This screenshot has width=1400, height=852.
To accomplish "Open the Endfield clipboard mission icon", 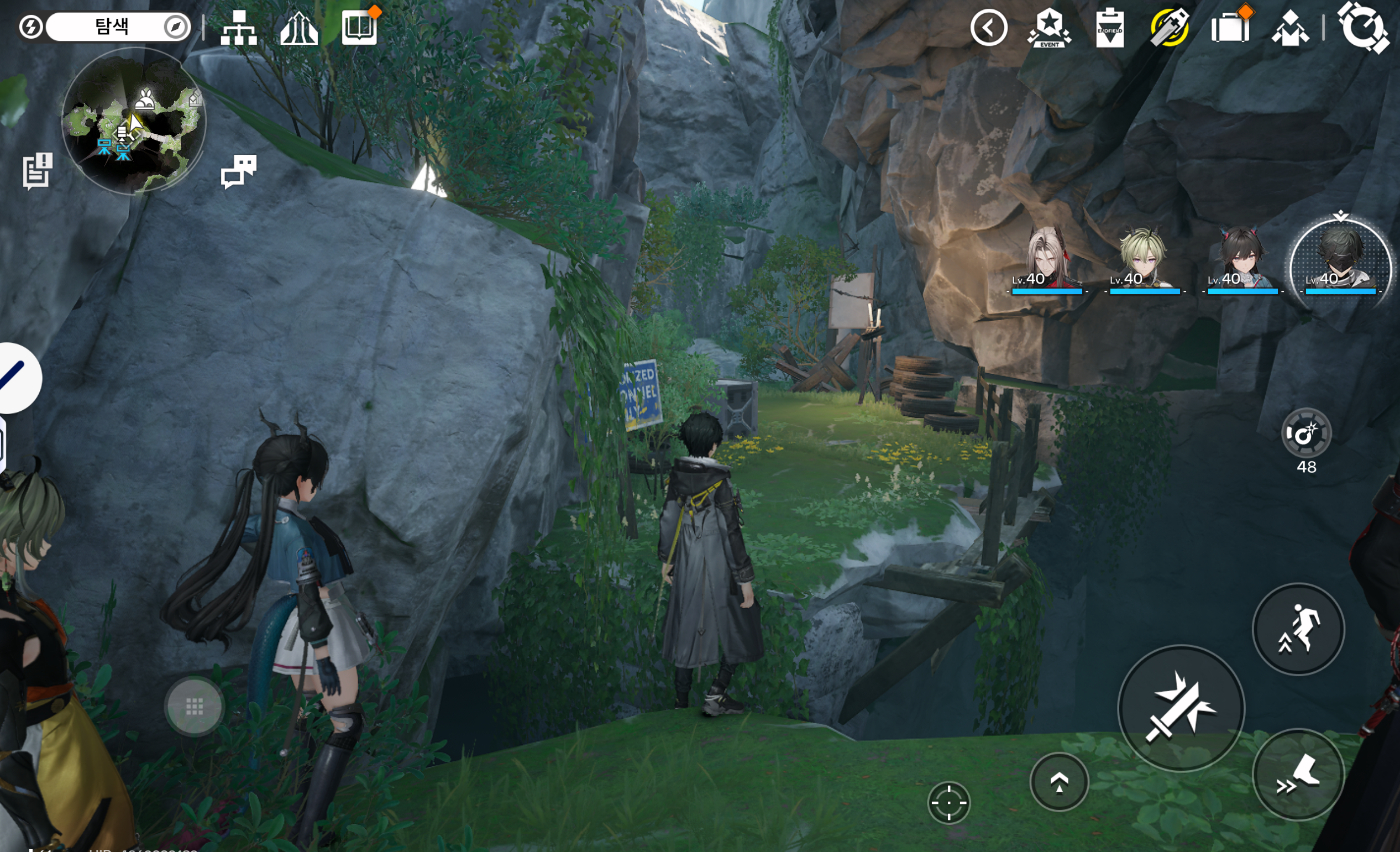I will click(1109, 27).
